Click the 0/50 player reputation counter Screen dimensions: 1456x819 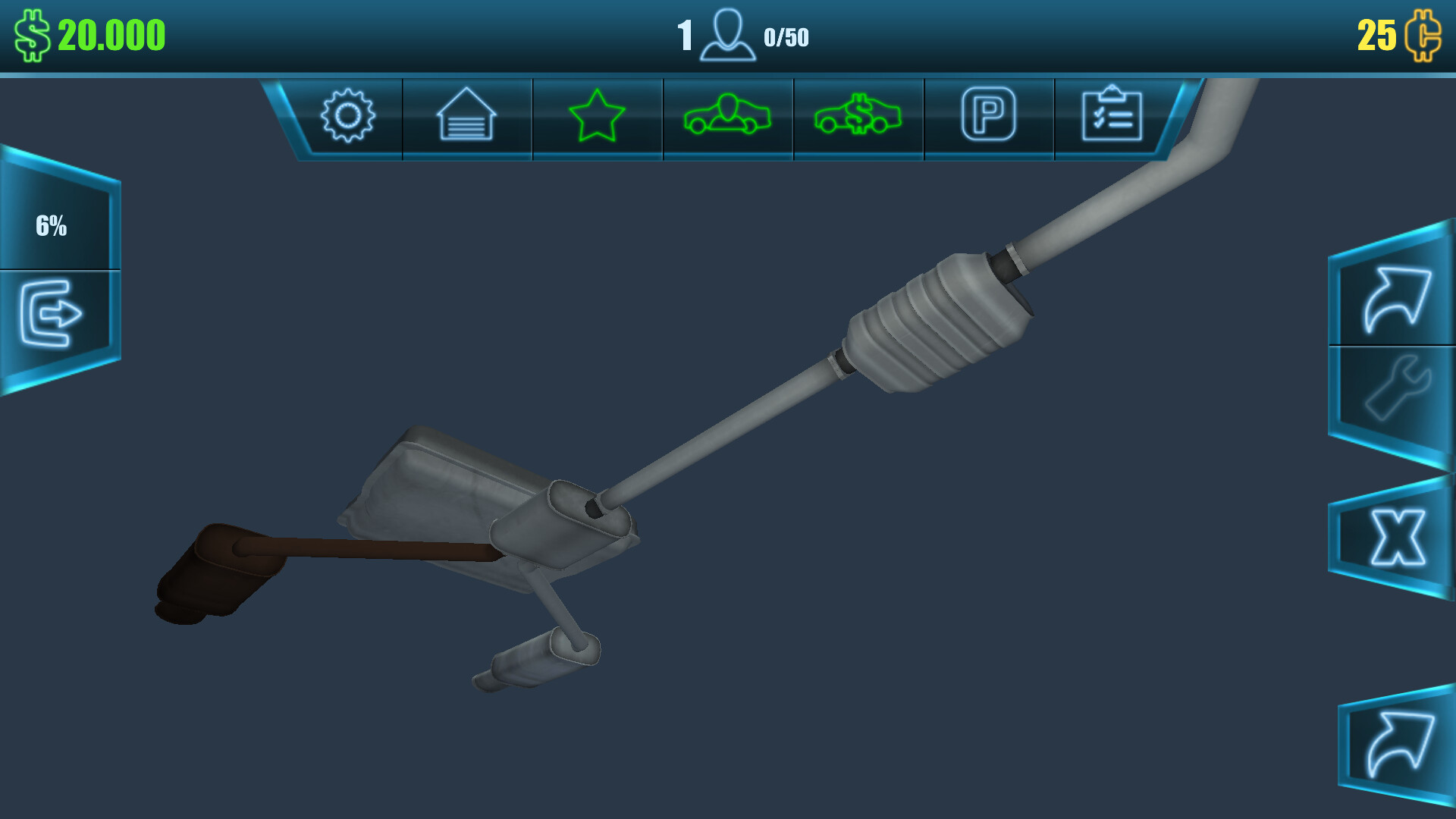(787, 35)
